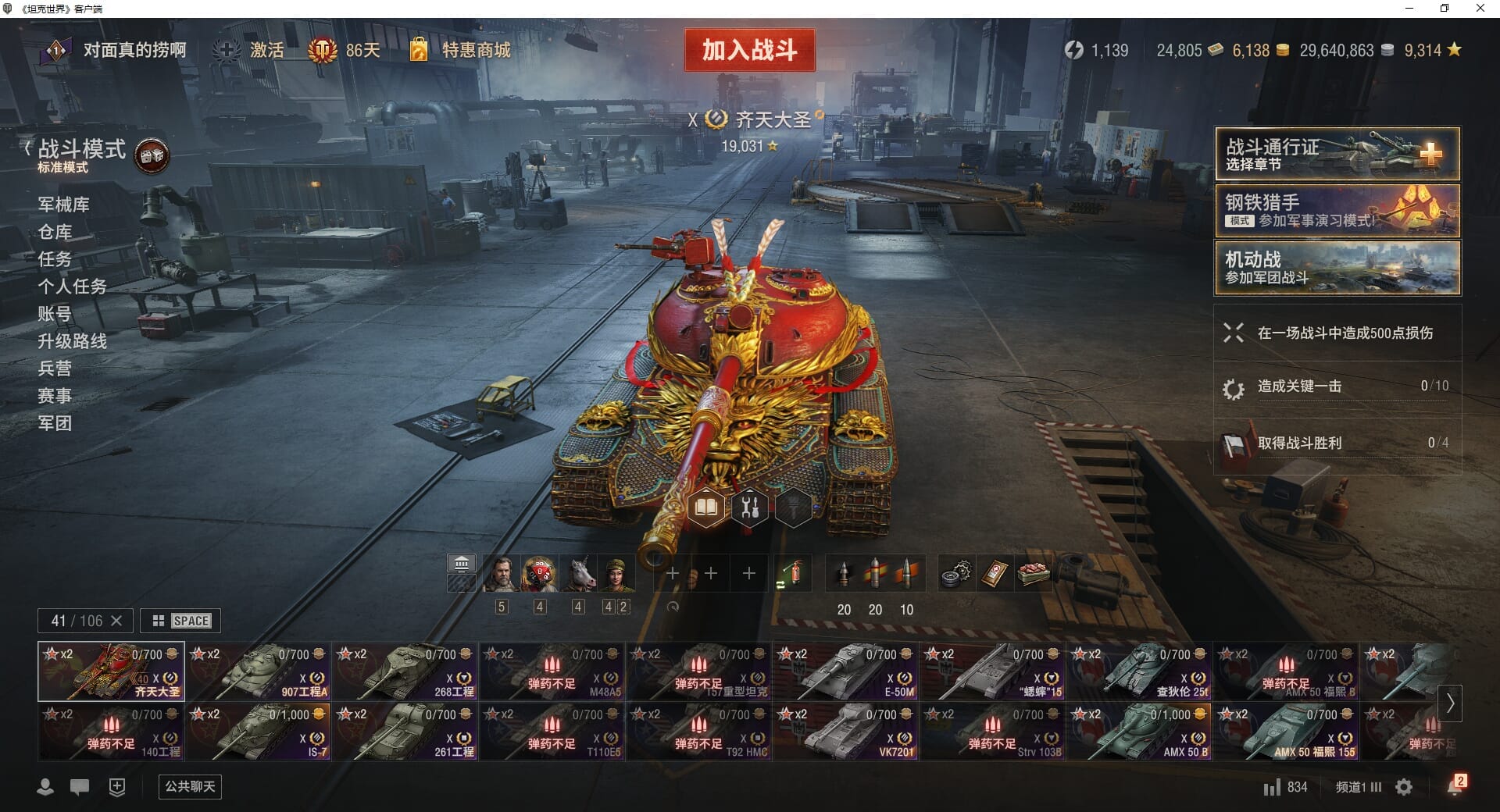Close the game window
Viewport: 1500px width, 812px height.
[x=1480, y=9]
